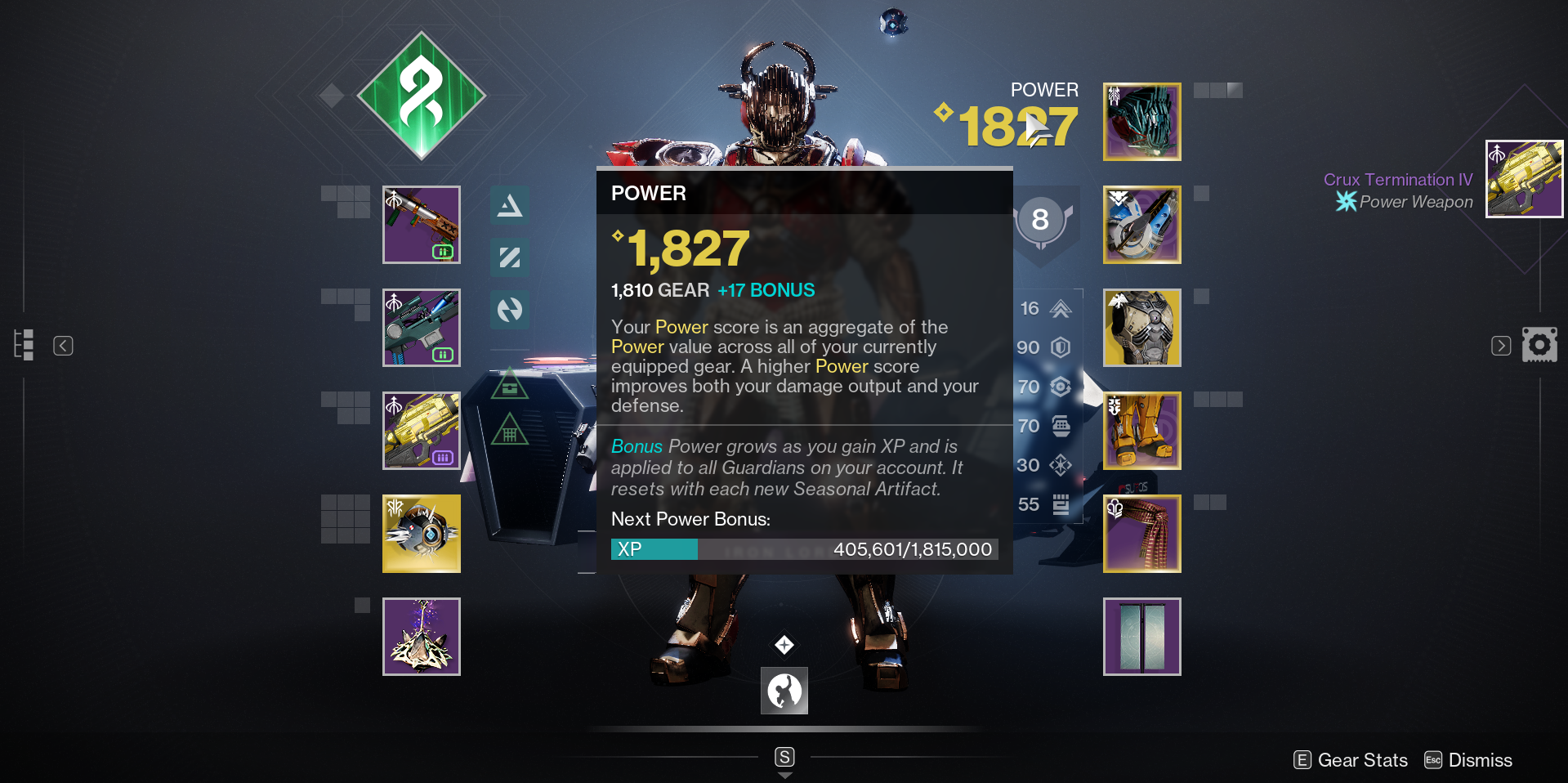Select the striped class item slot

click(1141, 534)
